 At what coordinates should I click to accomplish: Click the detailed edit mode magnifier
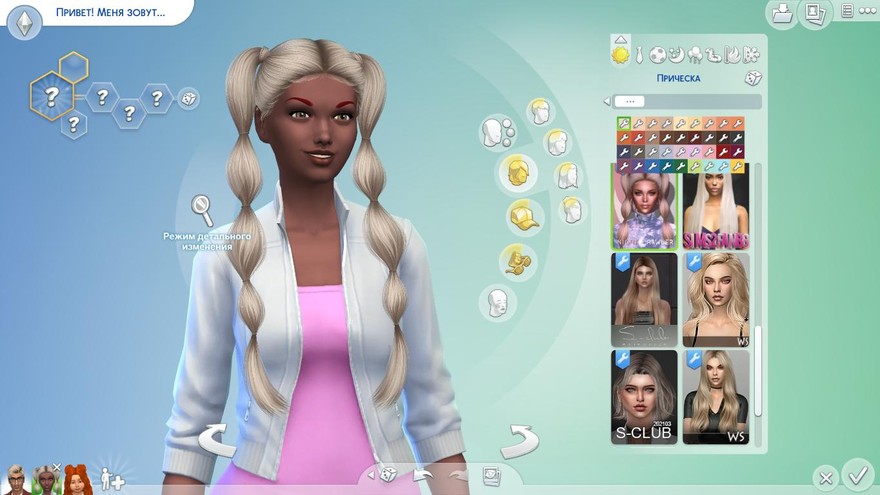coord(203,211)
